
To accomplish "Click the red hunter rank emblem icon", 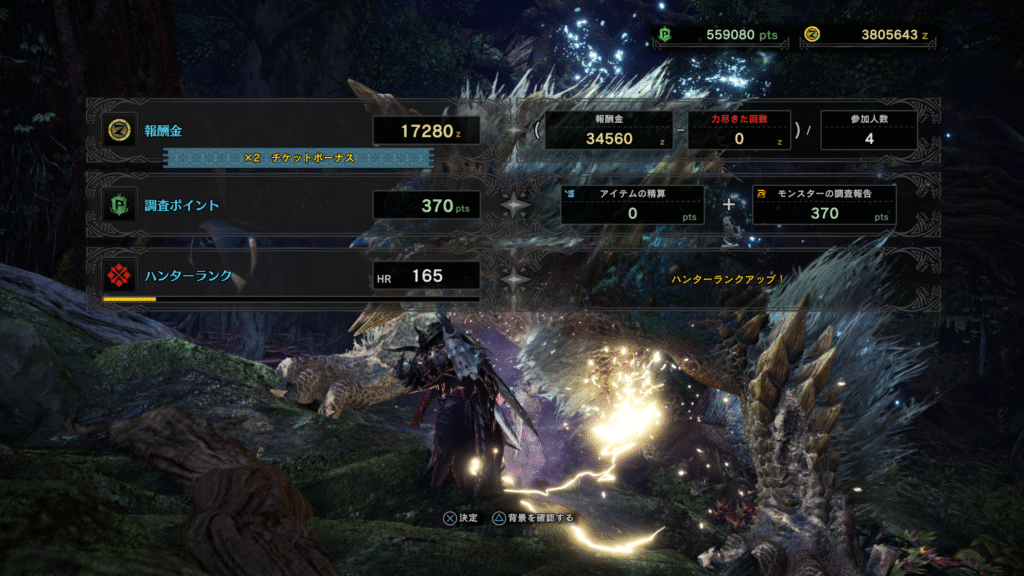I will [119, 275].
